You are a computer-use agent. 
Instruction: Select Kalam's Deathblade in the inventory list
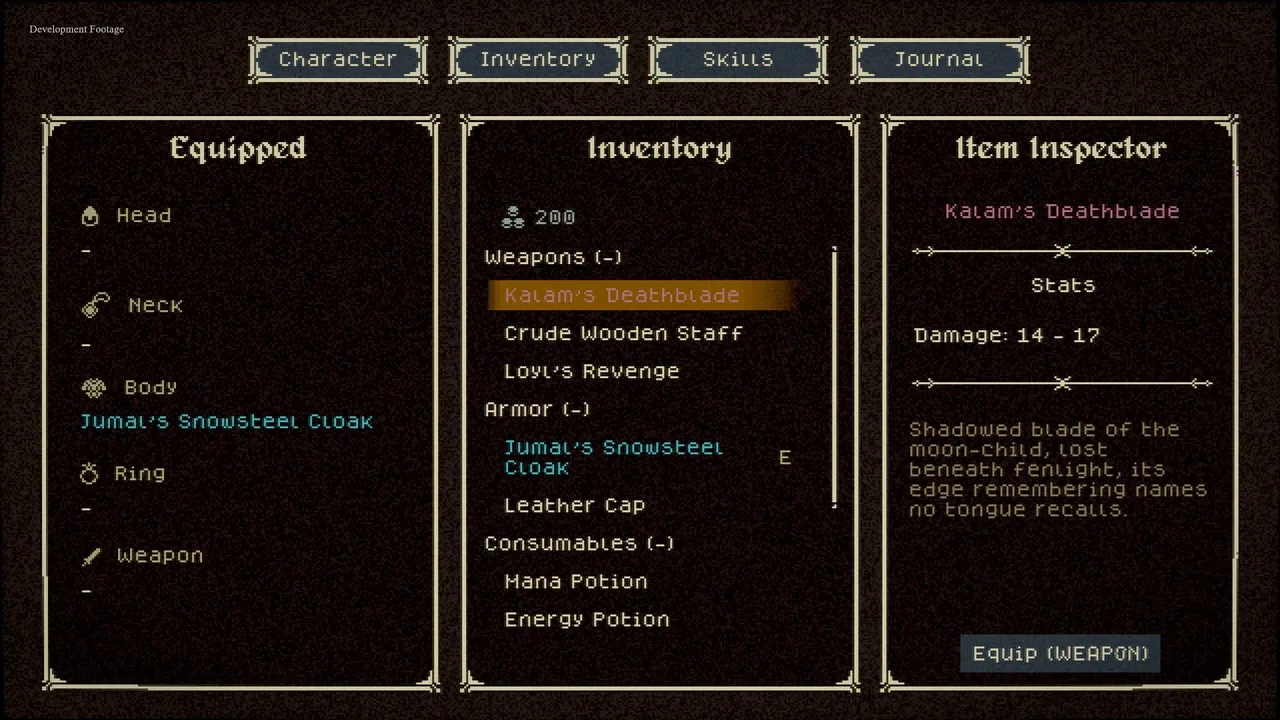(621, 296)
